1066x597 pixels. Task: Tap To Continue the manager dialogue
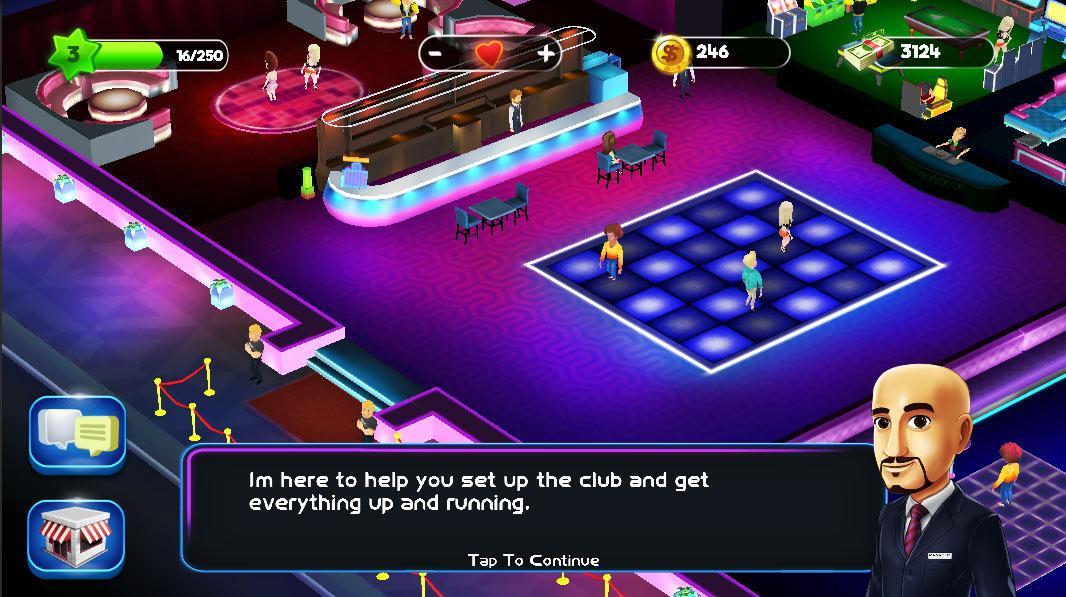click(x=533, y=560)
